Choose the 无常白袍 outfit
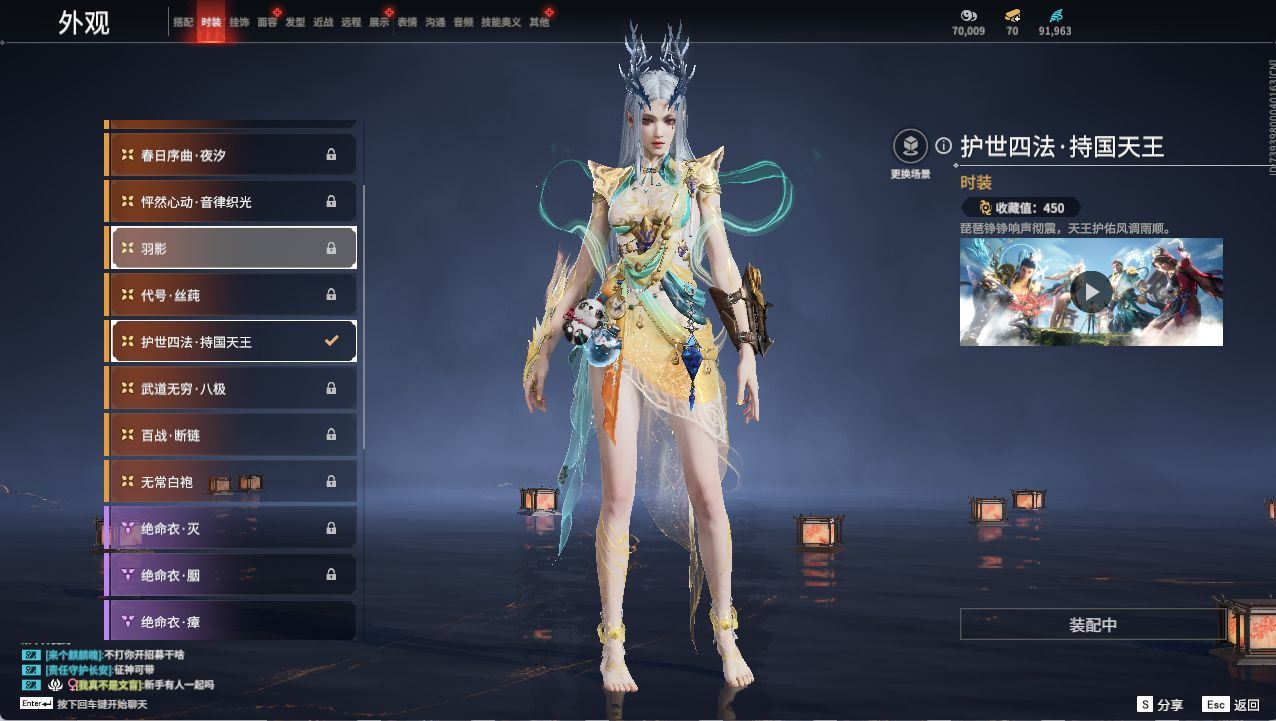 pyautogui.click(x=231, y=482)
